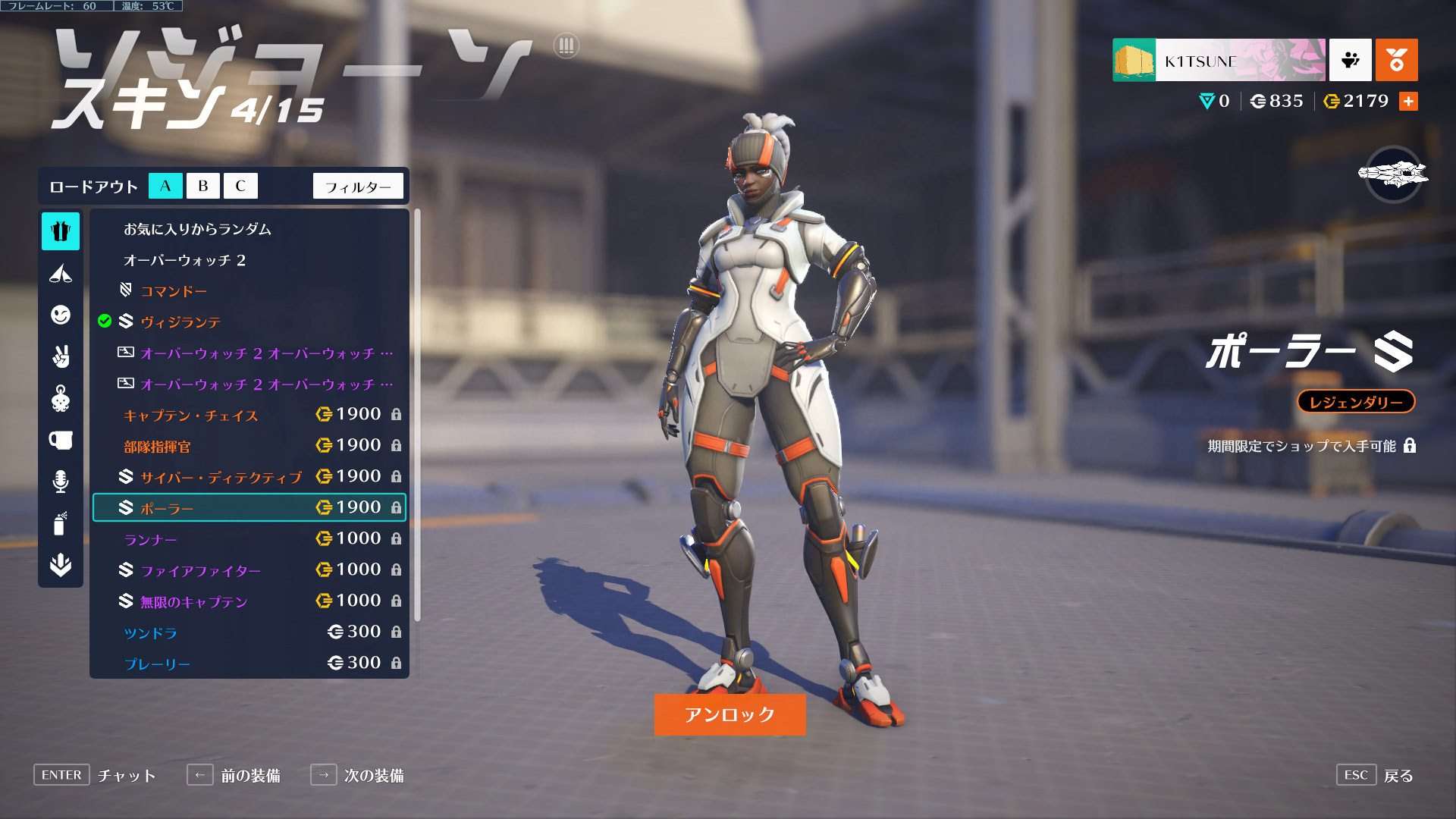Open the K1TSUNE player profile card
The height and width of the screenshot is (819, 1456).
click(x=1219, y=61)
